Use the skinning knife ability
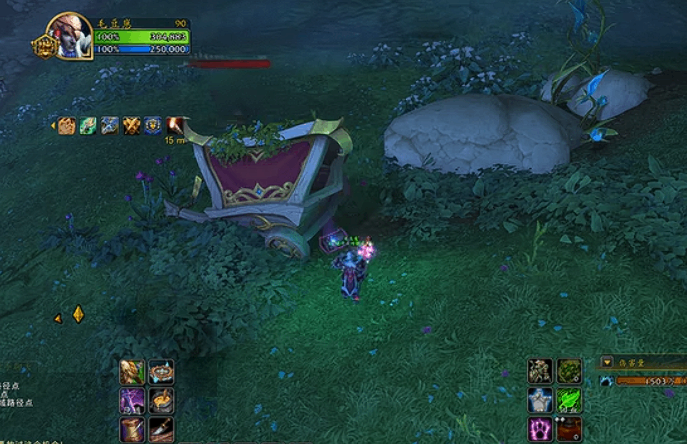 (161, 430)
